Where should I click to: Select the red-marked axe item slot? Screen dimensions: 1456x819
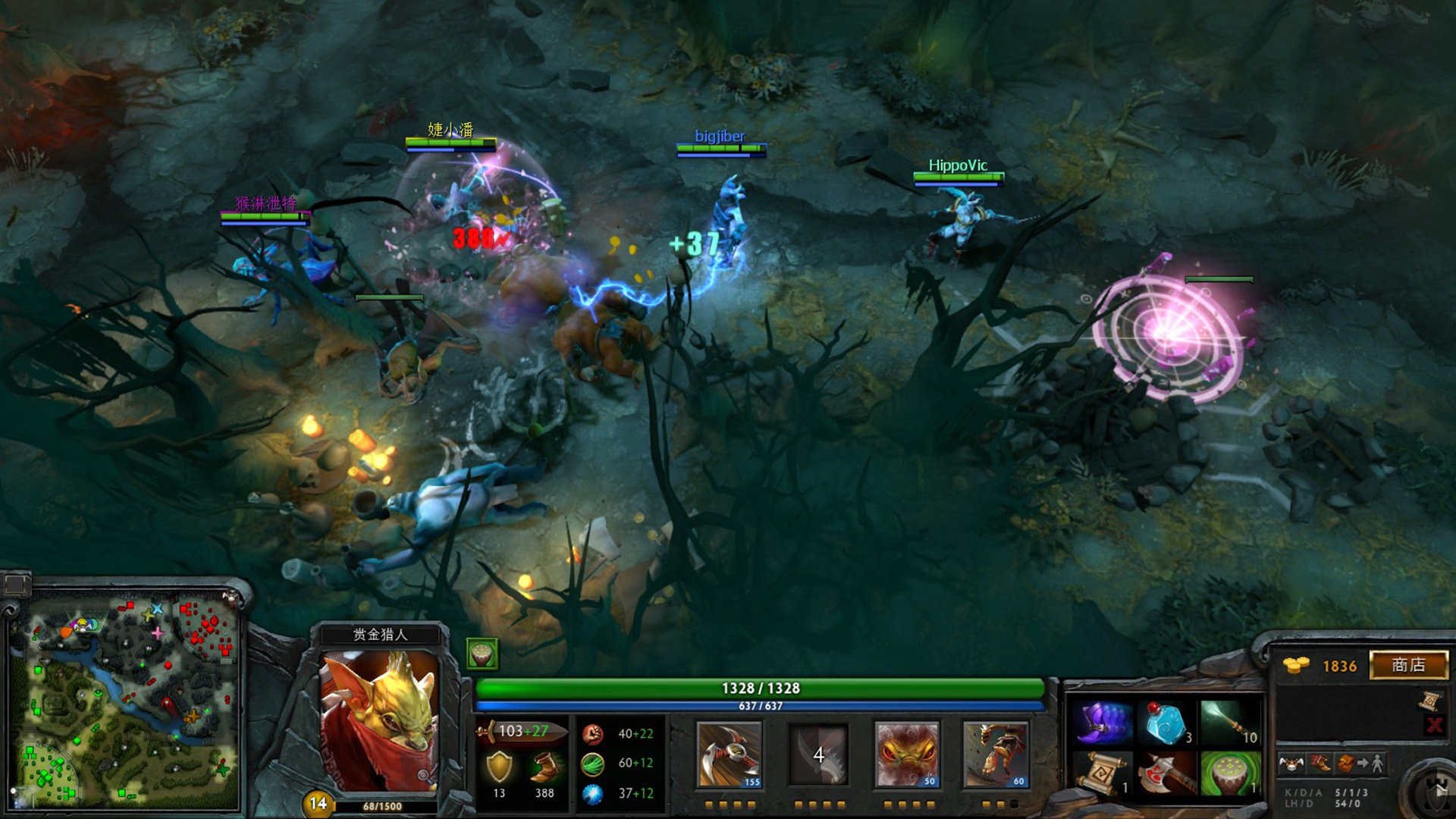[x=1166, y=773]
